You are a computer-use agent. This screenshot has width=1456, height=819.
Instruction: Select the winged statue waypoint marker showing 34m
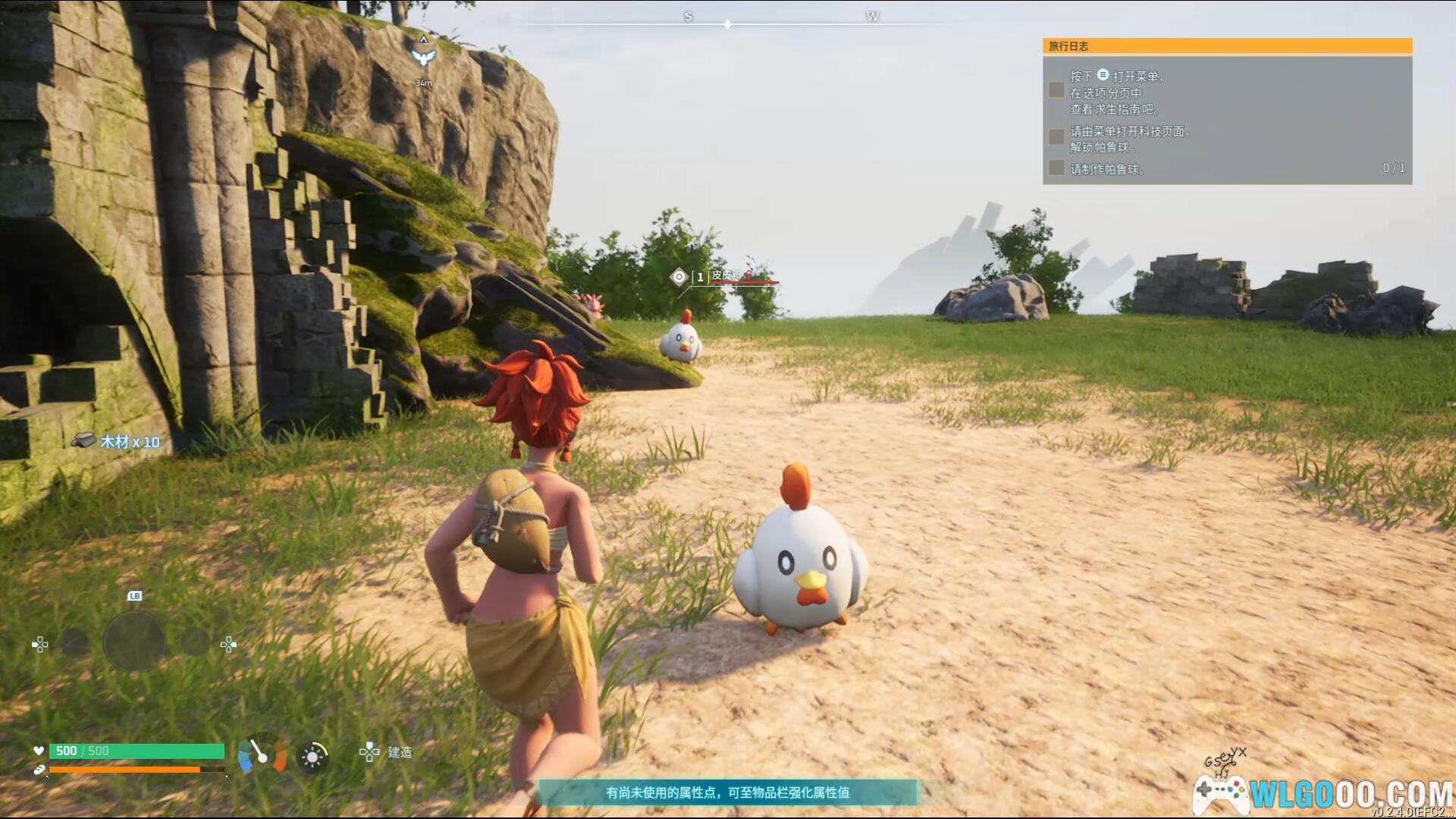click(x=423, y=56)
